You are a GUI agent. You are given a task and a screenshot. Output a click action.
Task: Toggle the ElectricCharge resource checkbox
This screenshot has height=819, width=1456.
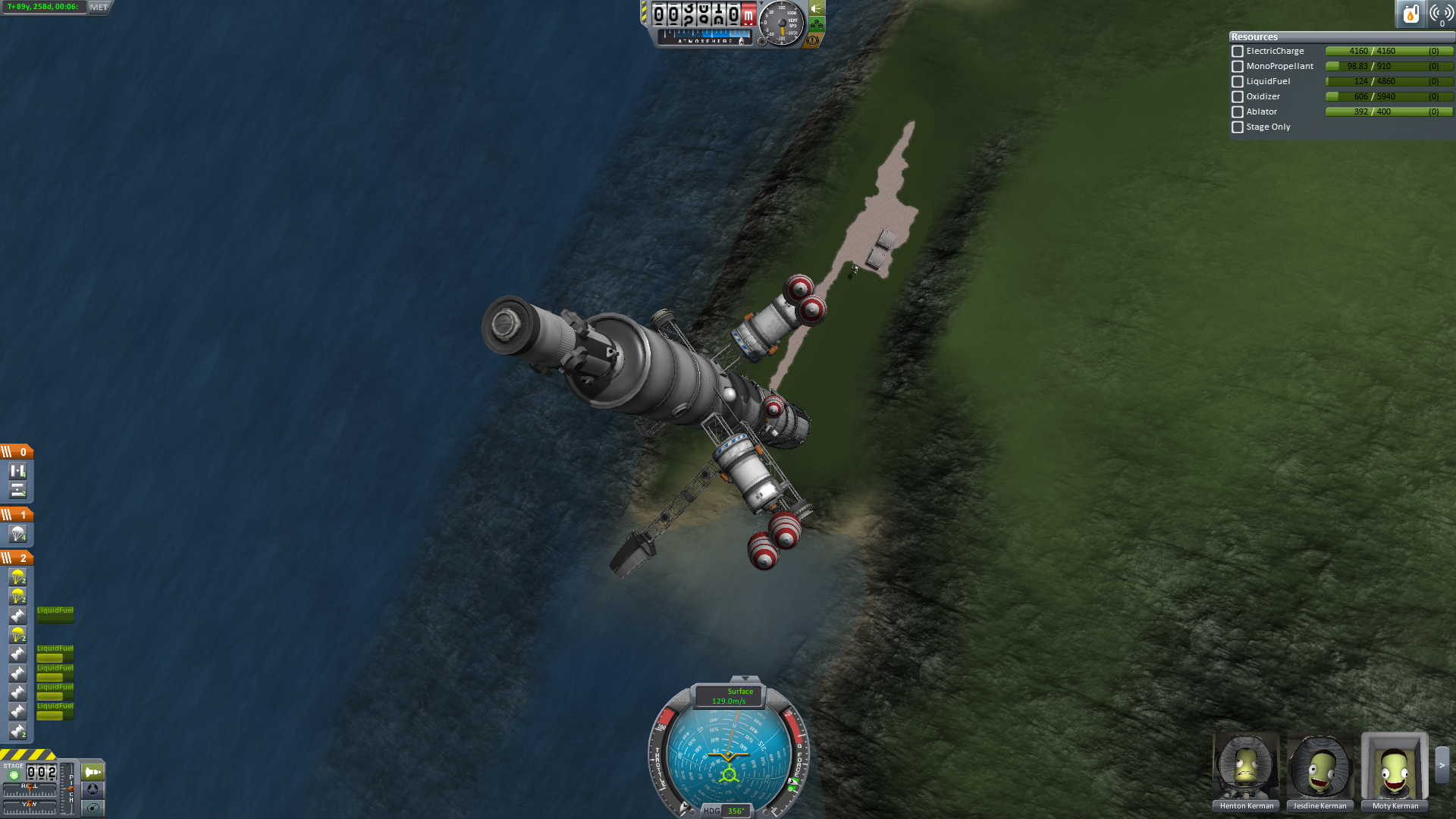point(1238,52)
